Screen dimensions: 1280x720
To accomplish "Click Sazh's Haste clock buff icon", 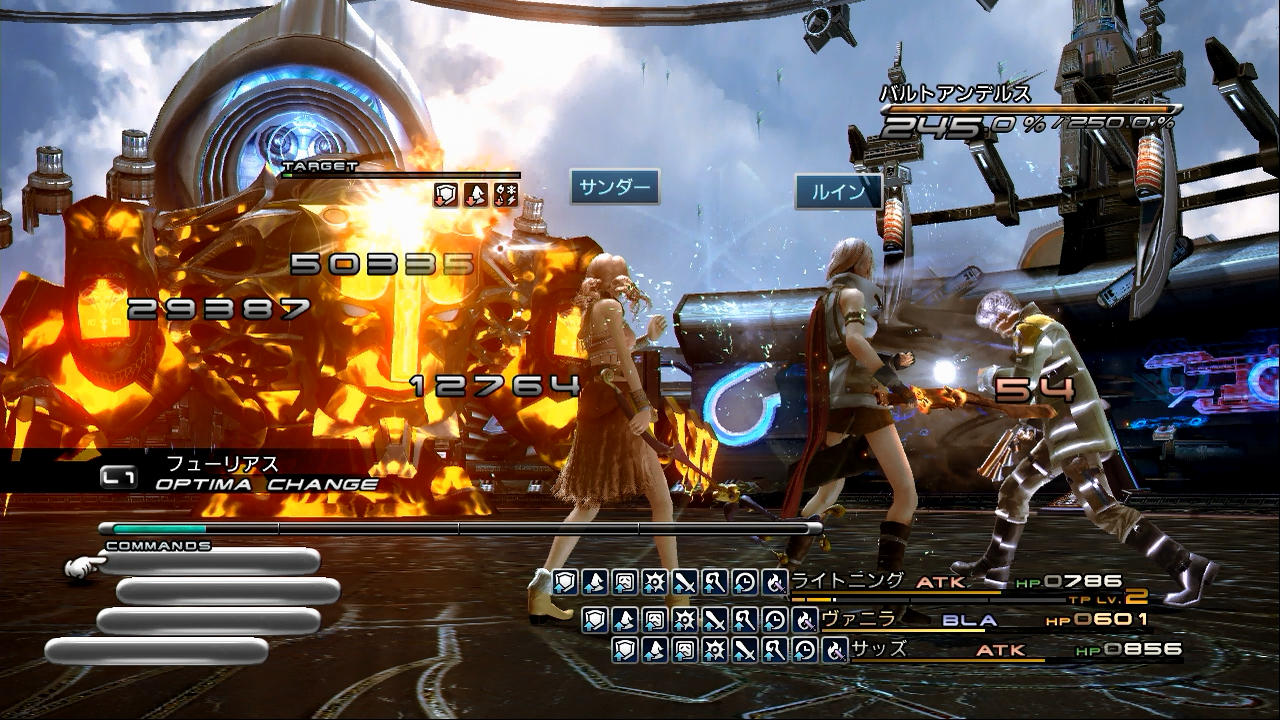I will click(x=805, y=651).
